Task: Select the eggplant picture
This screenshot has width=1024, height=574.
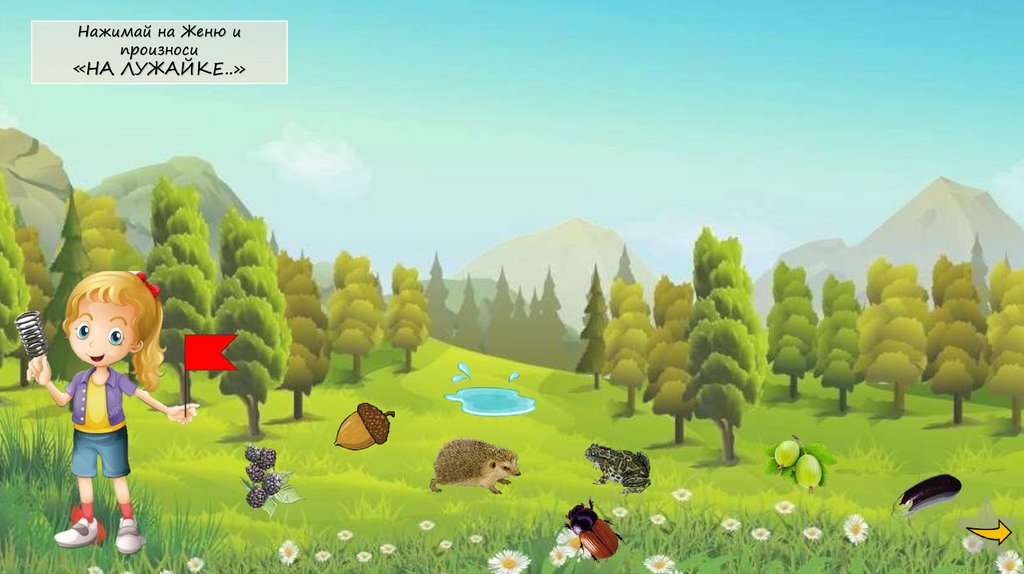Action: click(x=927, y=494)
